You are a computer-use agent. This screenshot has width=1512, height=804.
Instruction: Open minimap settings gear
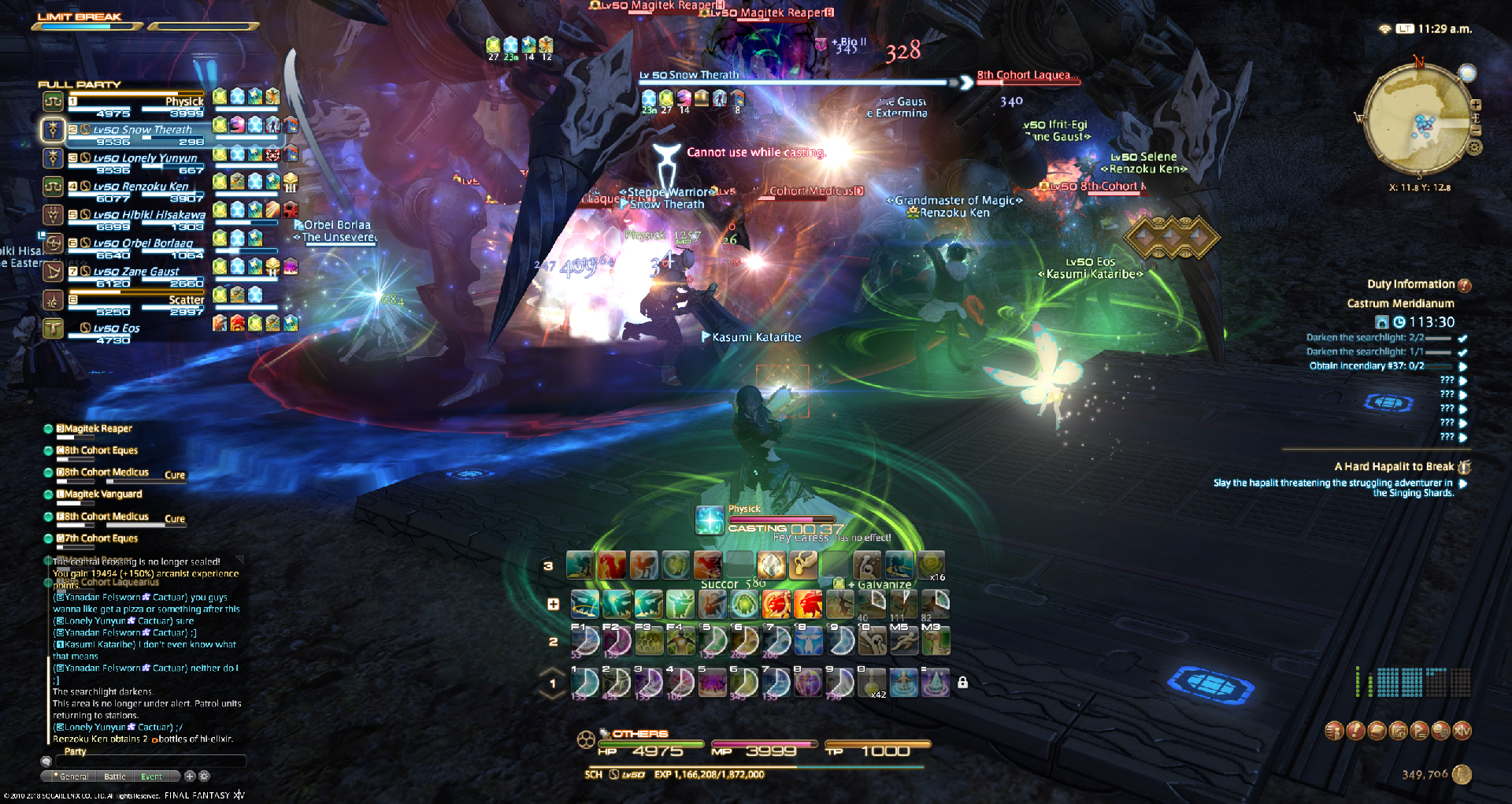(x=1475, y=147)
